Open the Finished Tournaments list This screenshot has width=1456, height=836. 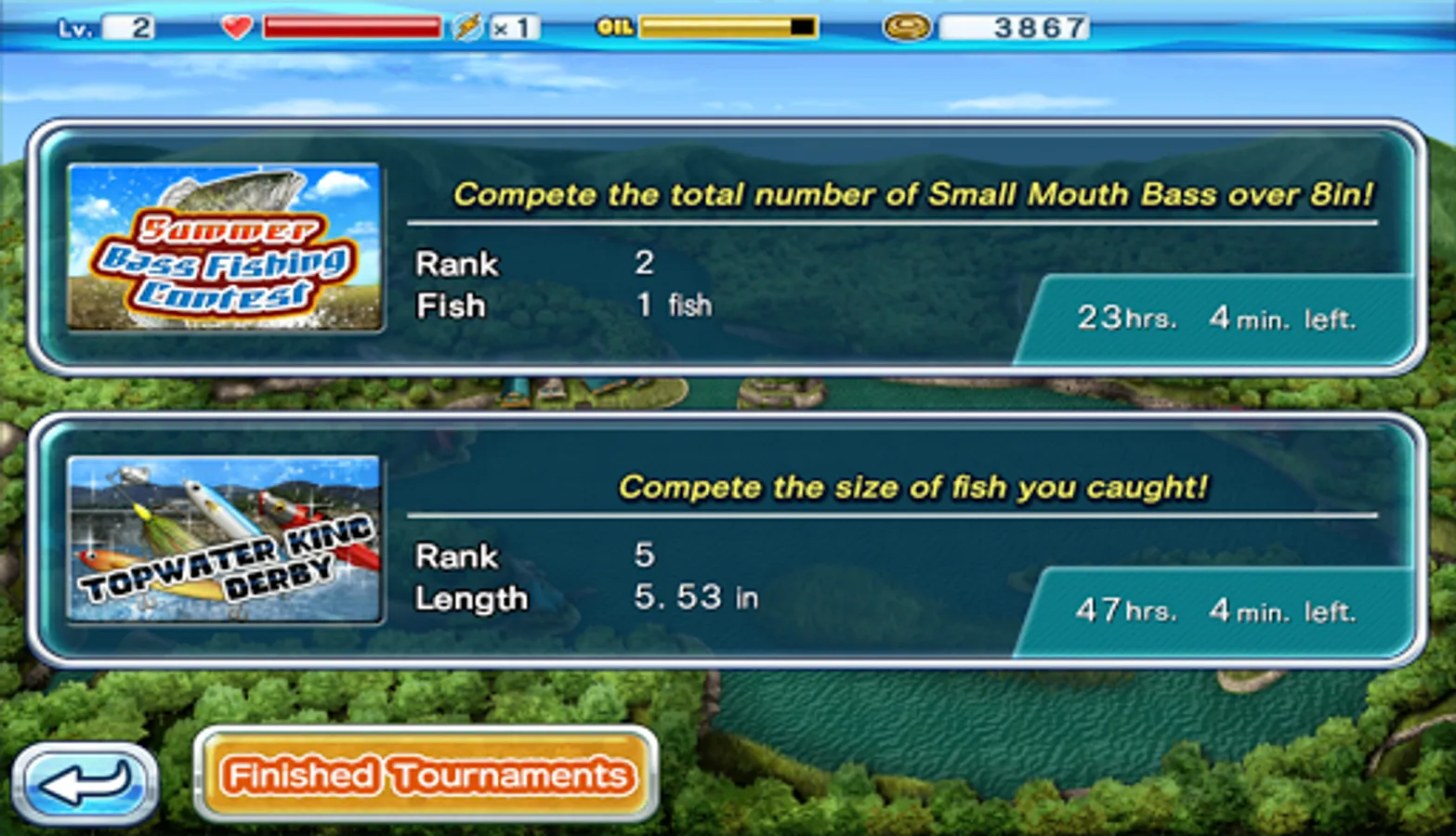[x=426, y=775]
